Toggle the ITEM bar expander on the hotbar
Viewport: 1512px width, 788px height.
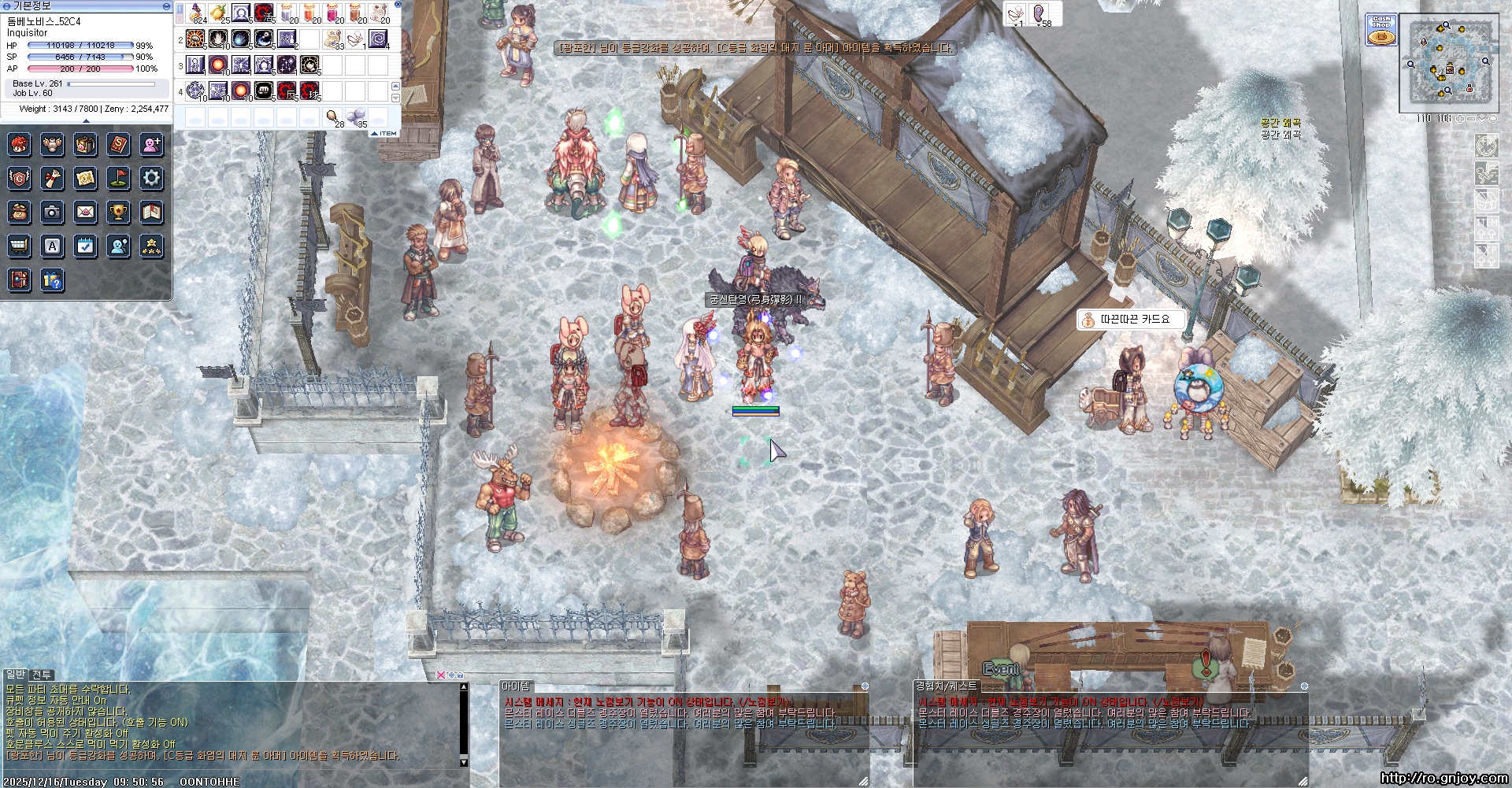(x=384, y=133)
